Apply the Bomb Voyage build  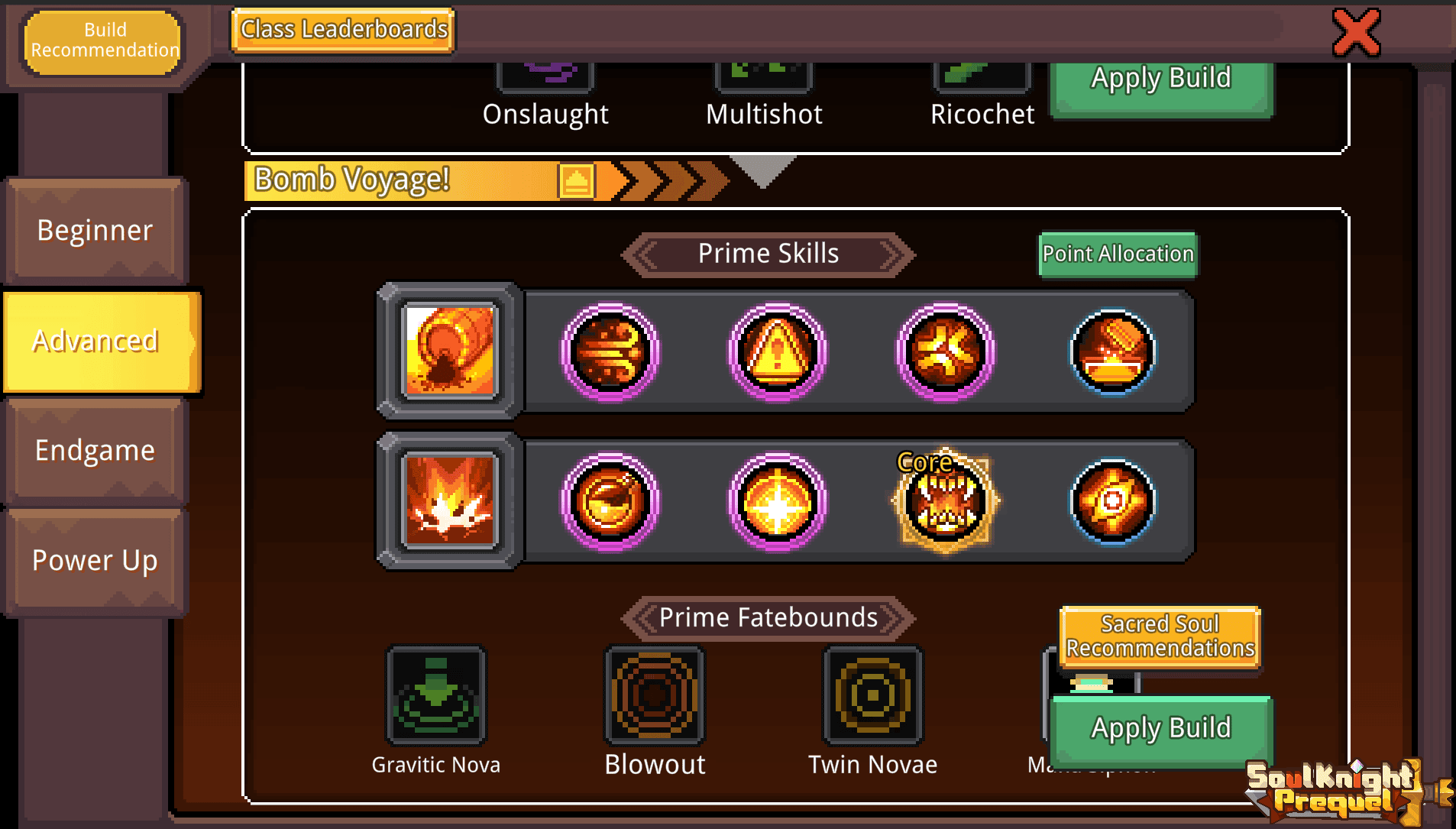(x=1160, y=728)
